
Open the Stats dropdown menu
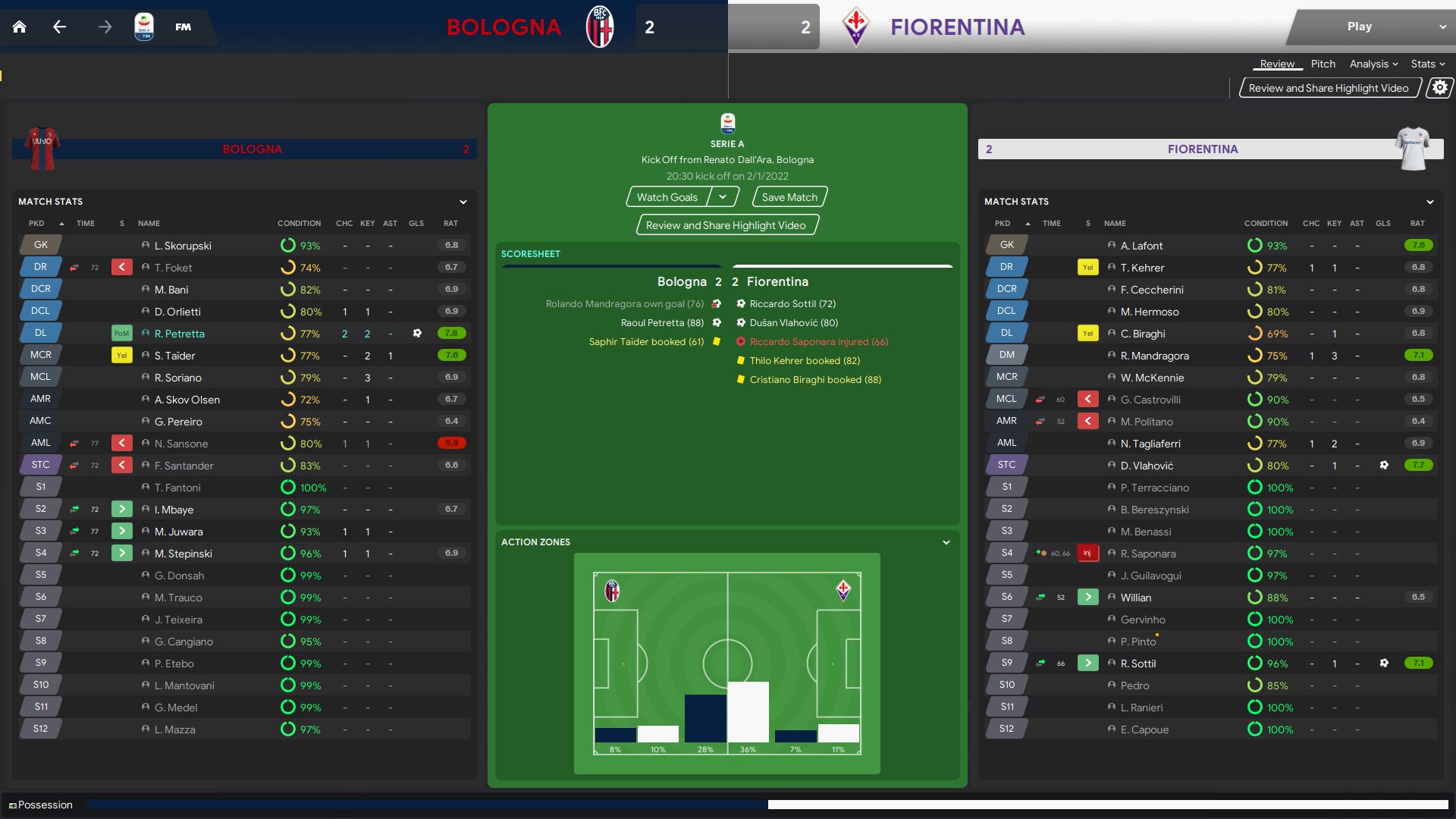point(1427,64)
